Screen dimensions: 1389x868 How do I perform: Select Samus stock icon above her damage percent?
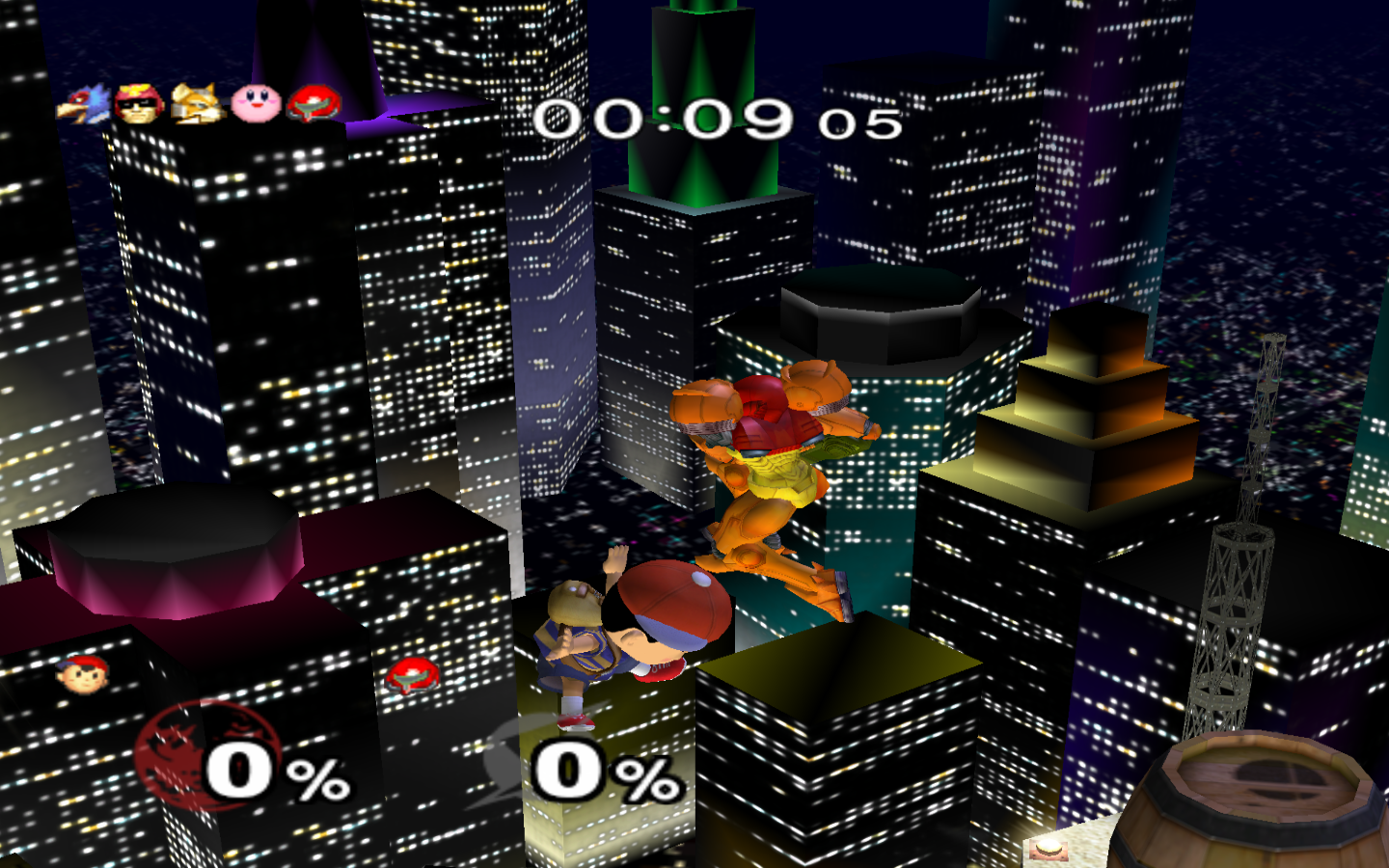tap(413, 675)
